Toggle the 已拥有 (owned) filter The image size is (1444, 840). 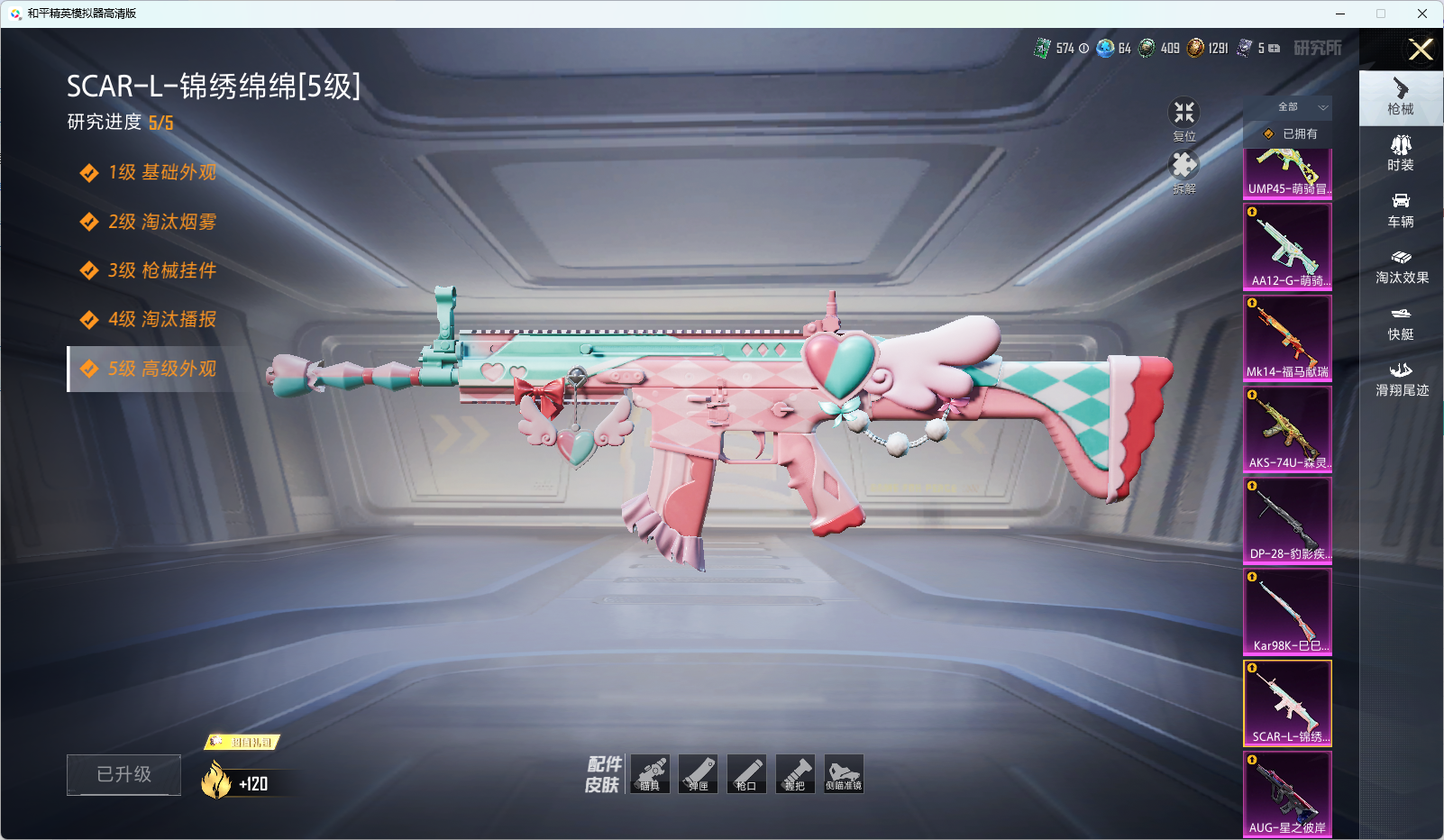(x=1290, y=133)
